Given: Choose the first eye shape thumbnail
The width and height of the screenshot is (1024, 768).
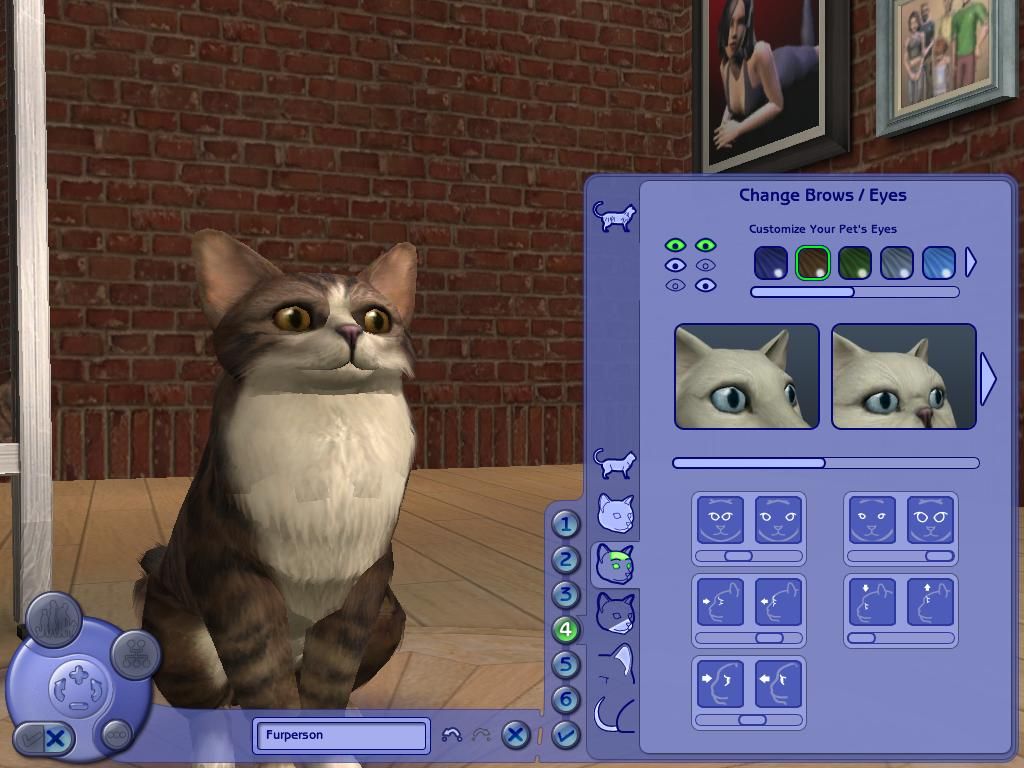Looking at the screenshot, I should coord(746,377).
